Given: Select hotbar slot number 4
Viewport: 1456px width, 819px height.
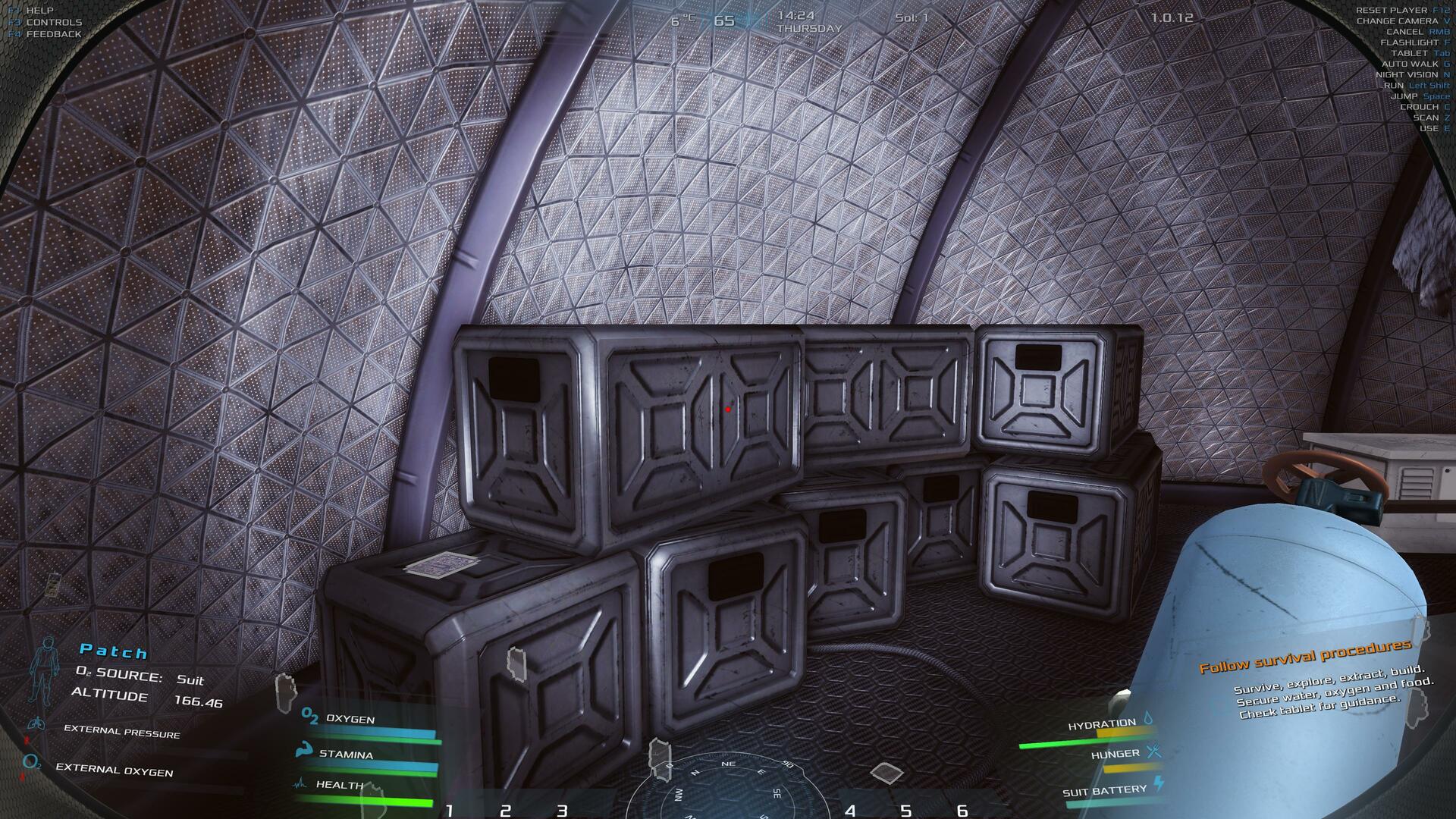Looking at the screenshot, I should click(850, 811).
